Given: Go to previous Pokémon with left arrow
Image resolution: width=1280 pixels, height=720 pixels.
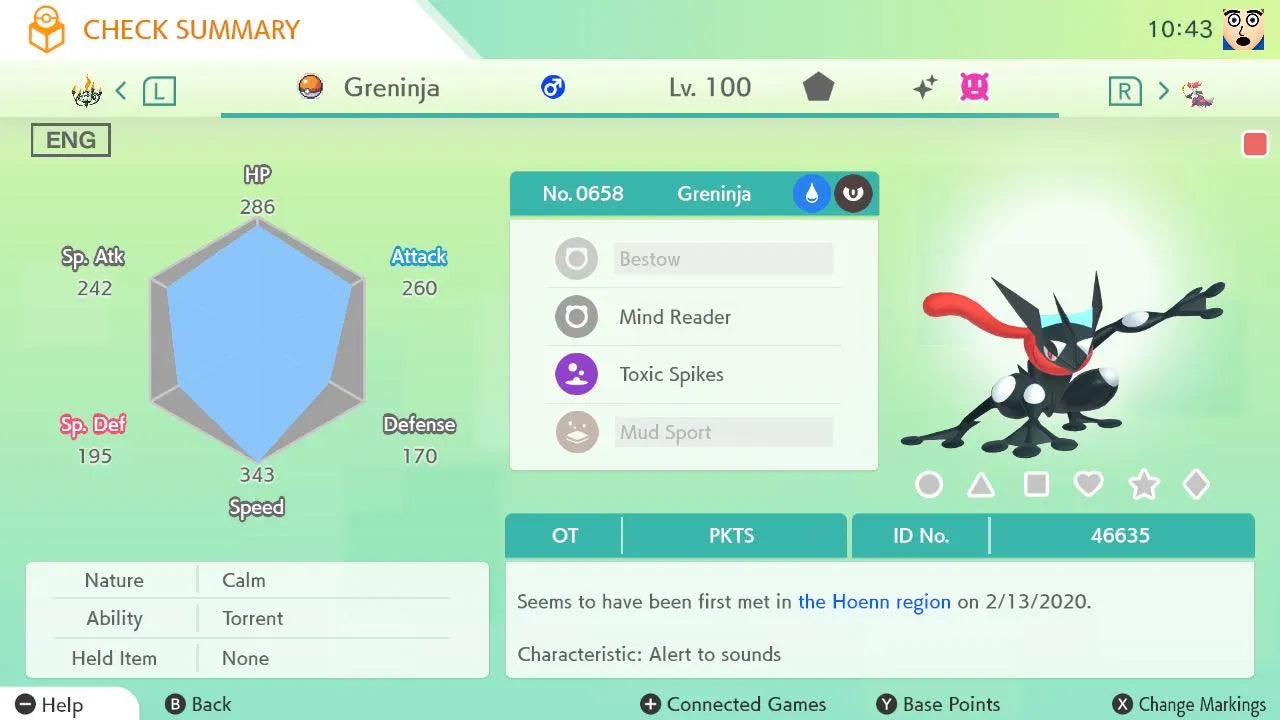Looking at the screenshot, I should [121, 91].
